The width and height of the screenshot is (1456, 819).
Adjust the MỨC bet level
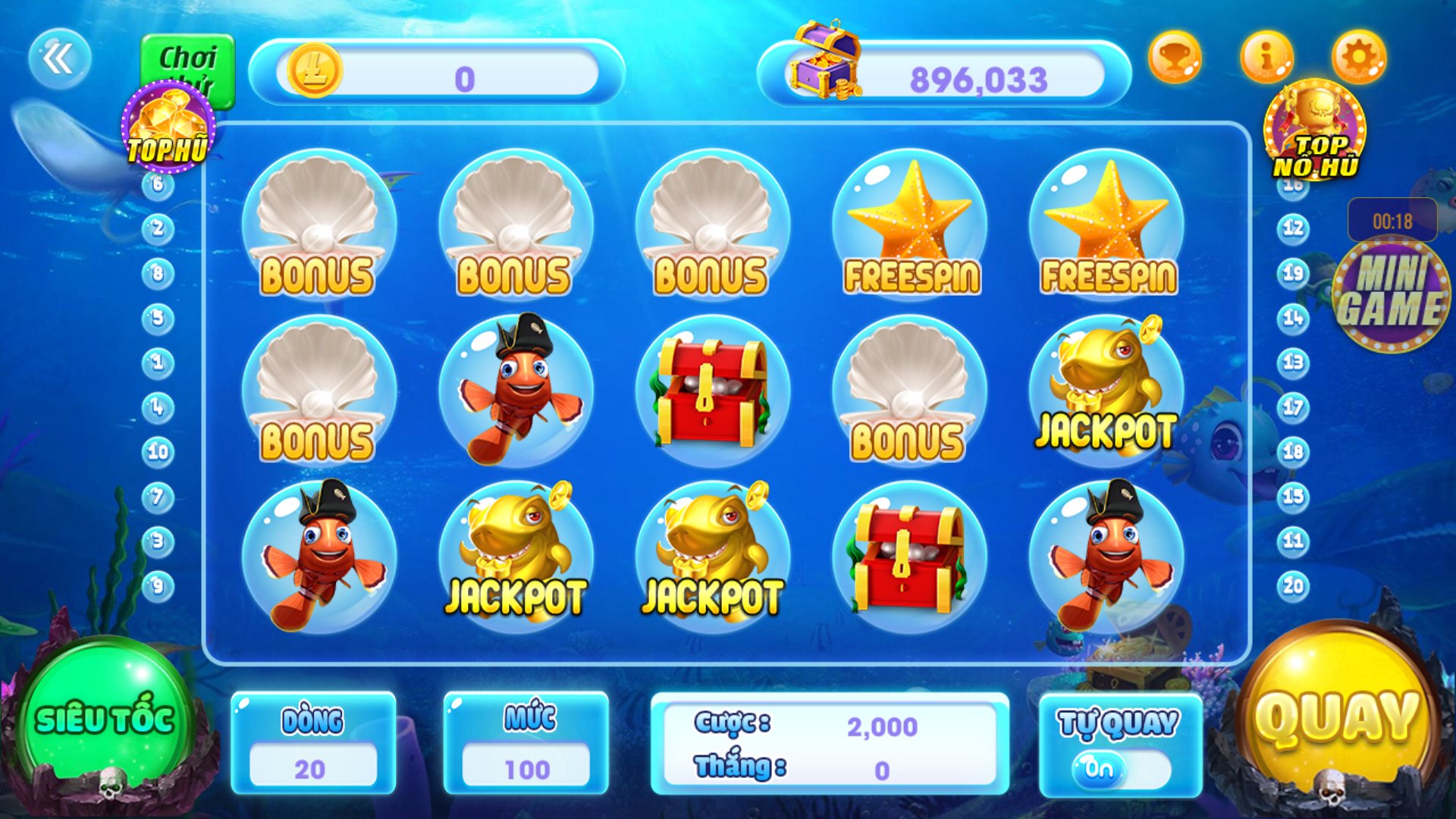tap(526, 768)
